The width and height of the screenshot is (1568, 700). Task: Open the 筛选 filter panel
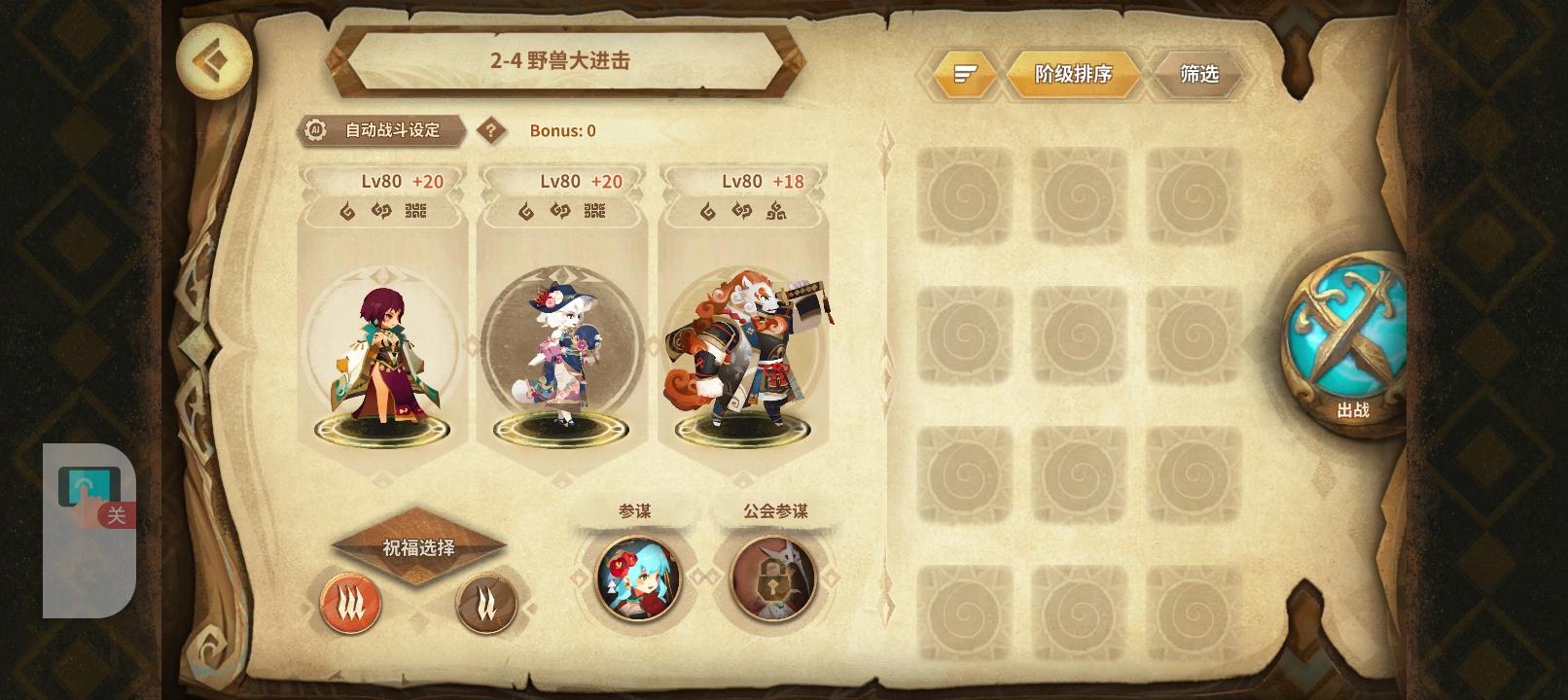click(x=1197, y=74)
